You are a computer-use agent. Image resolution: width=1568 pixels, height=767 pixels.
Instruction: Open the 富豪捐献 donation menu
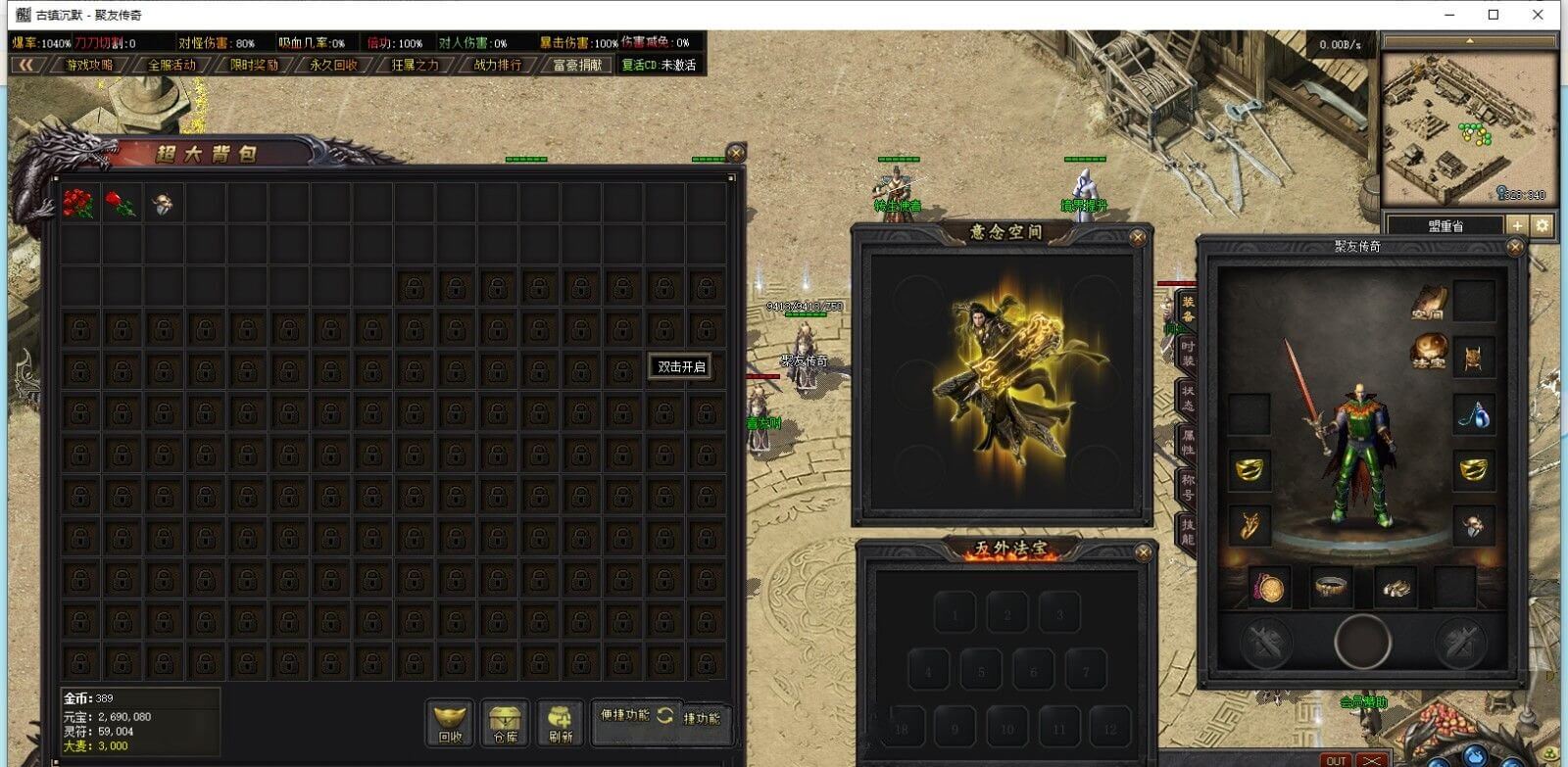[x=577, y=65]
